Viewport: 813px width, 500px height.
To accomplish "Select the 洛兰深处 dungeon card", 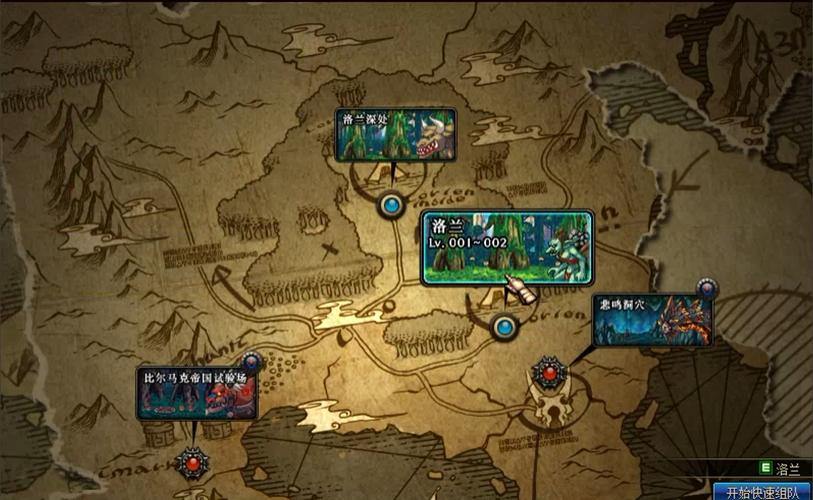I will coord(397,135).
